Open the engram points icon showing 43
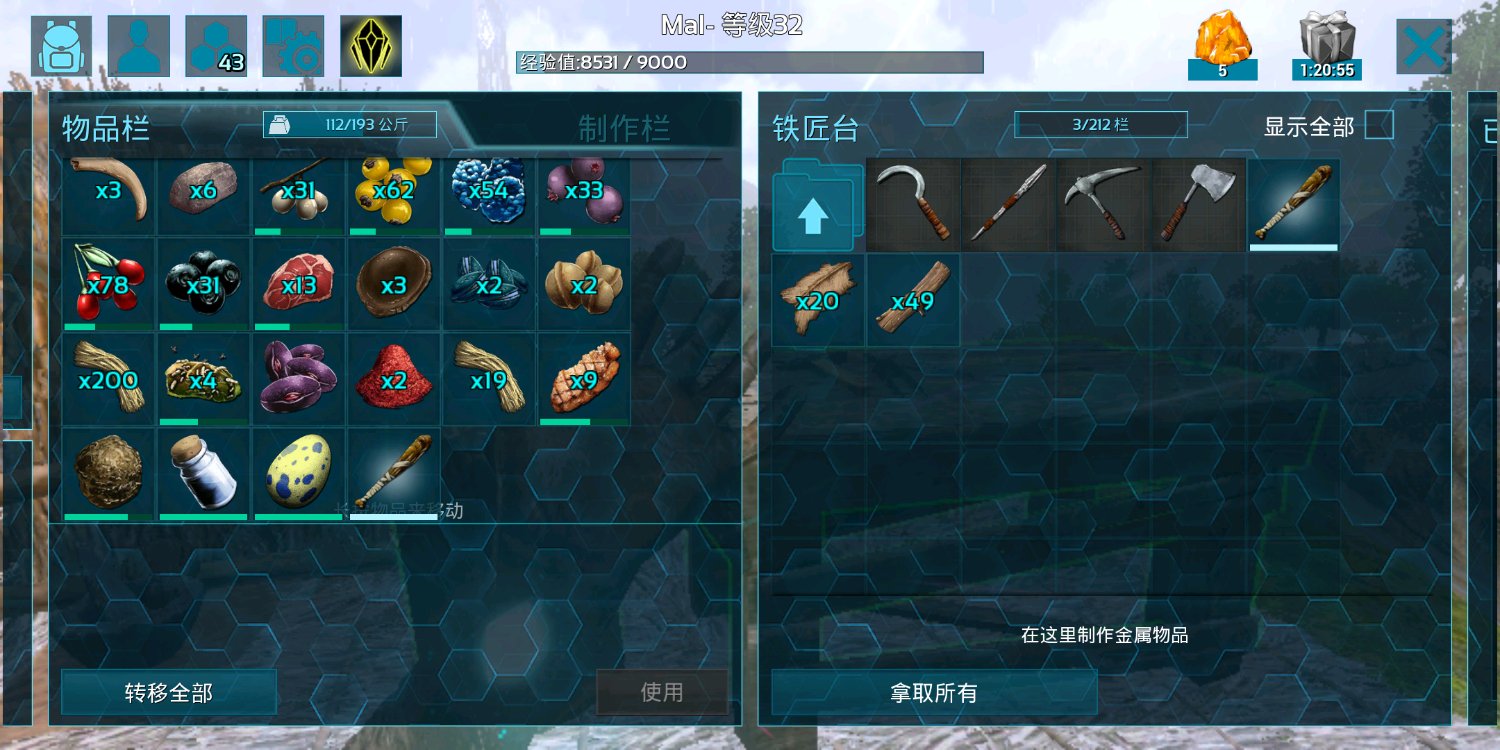This screenshot has width=1500, height=750. [x=216, y=46]
